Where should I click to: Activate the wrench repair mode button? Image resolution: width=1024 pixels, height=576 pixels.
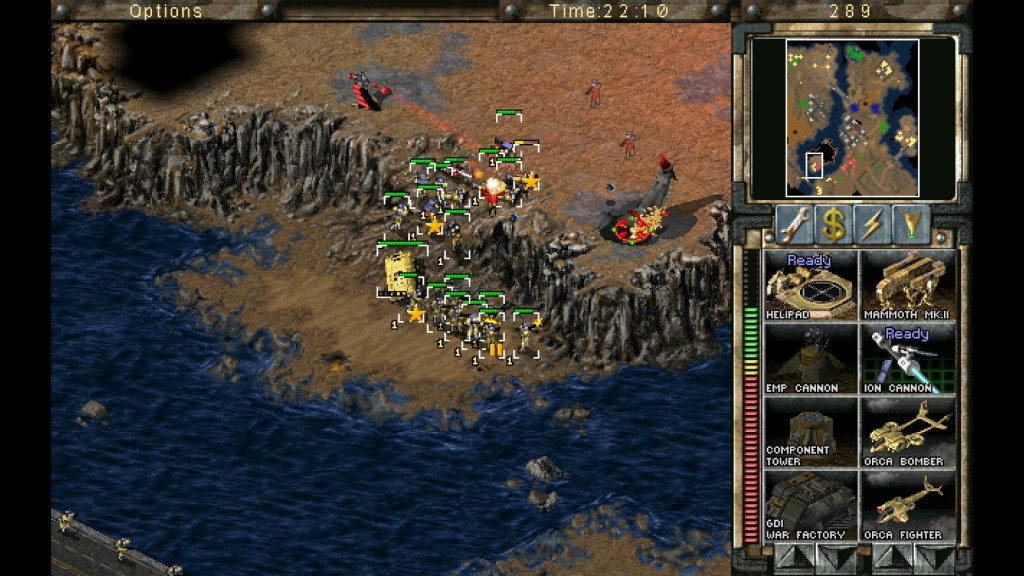click(x=793, y=225)
